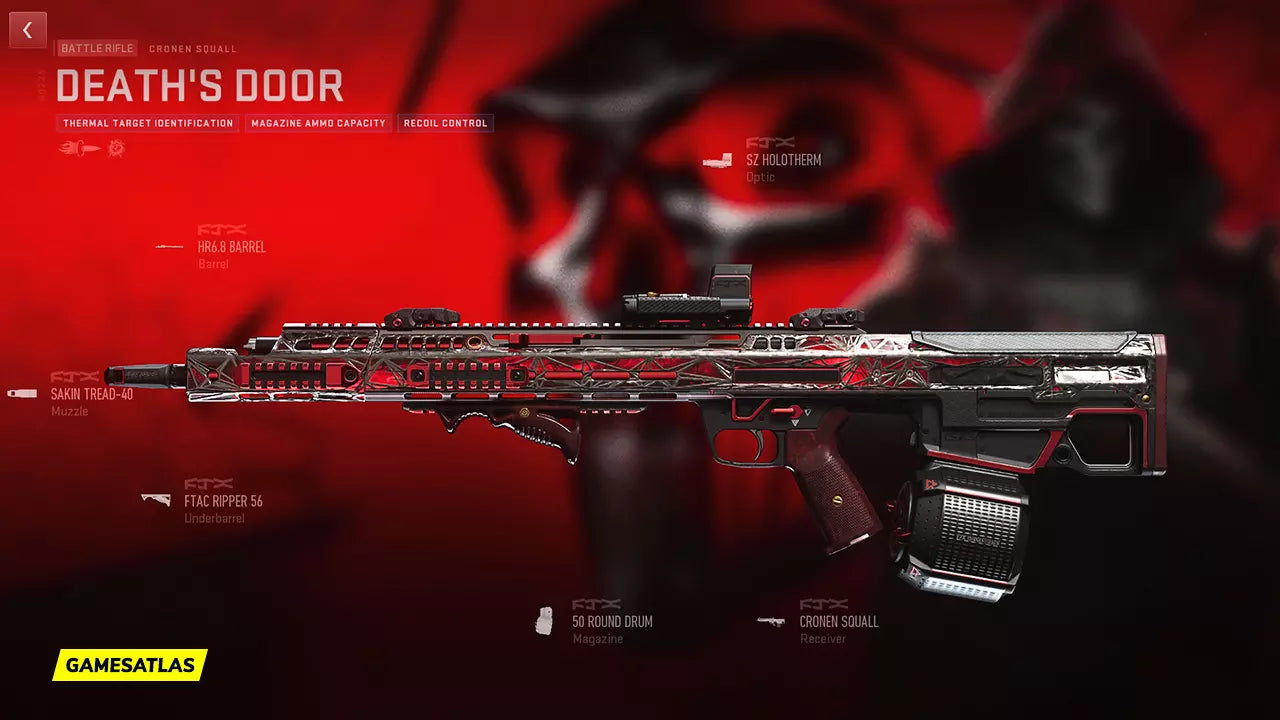Choose the Sakin Tread-40 muzzle slot
The height and width of the screenshot is (720, 1280).
[91, 394]
